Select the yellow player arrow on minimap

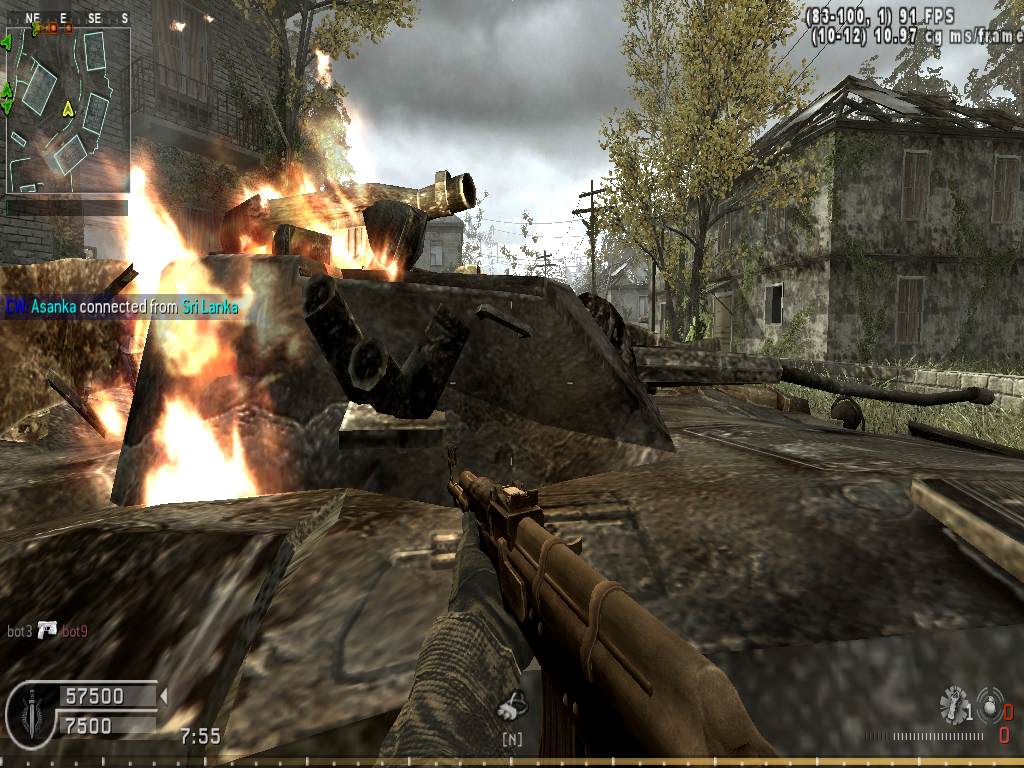click(x=69, y=108)
